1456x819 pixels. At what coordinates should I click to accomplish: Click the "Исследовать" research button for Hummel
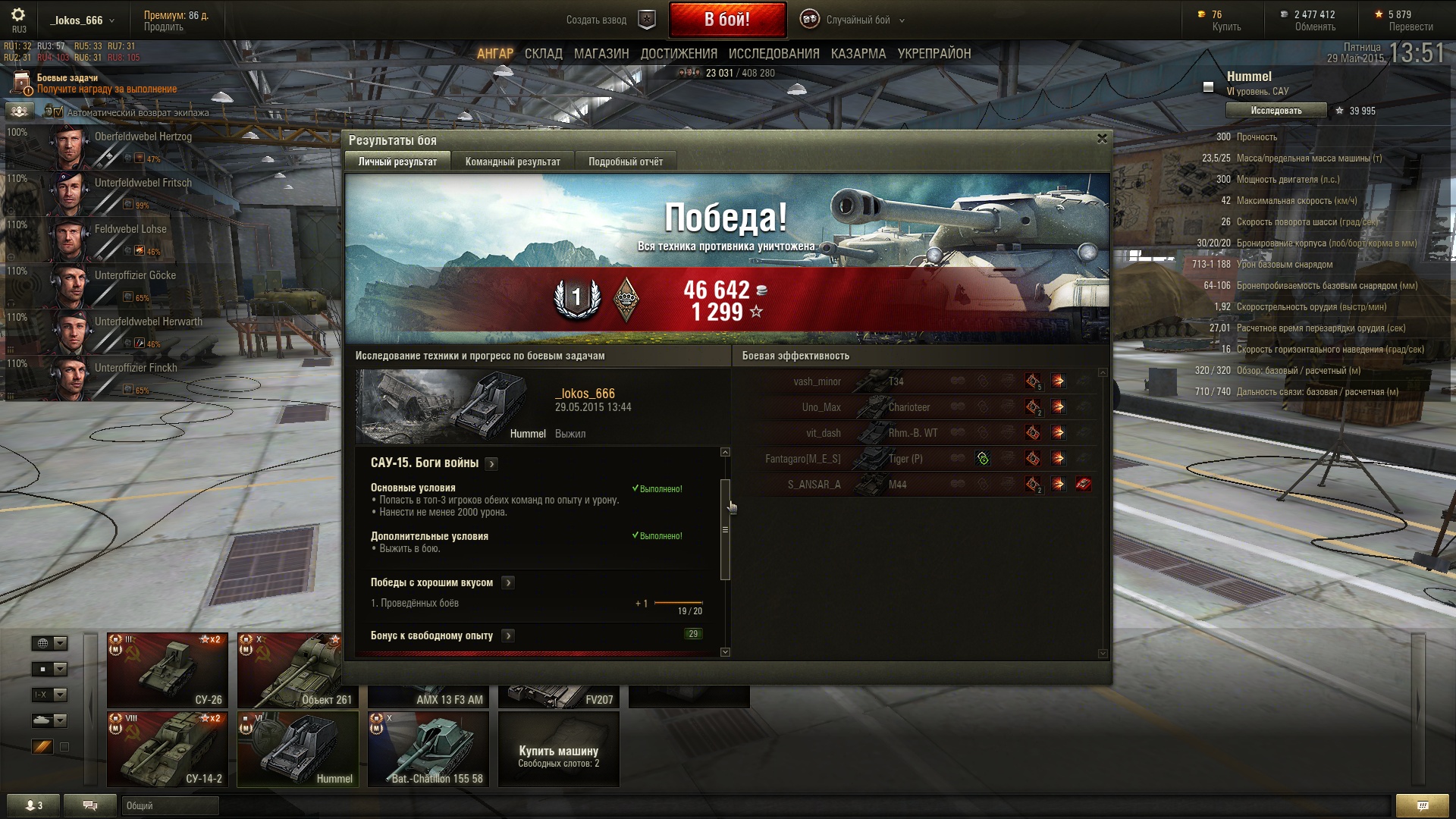tap(1276, 111)
